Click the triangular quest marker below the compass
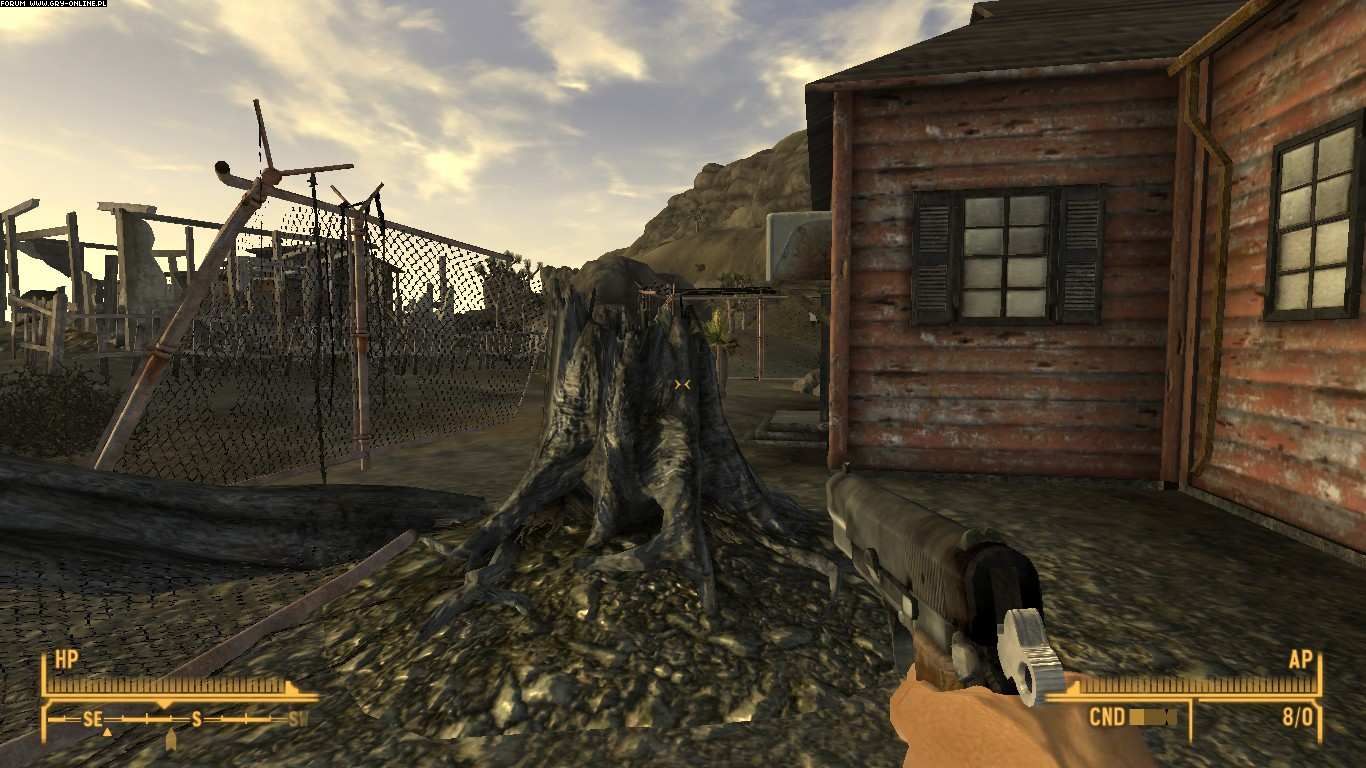1366x768 pixels. 108,733
